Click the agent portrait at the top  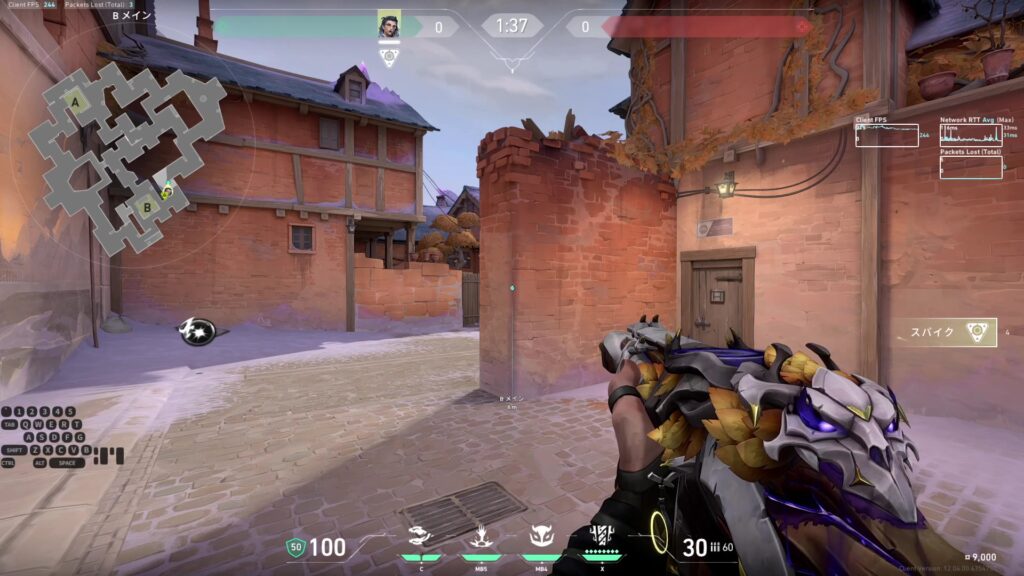389,26
